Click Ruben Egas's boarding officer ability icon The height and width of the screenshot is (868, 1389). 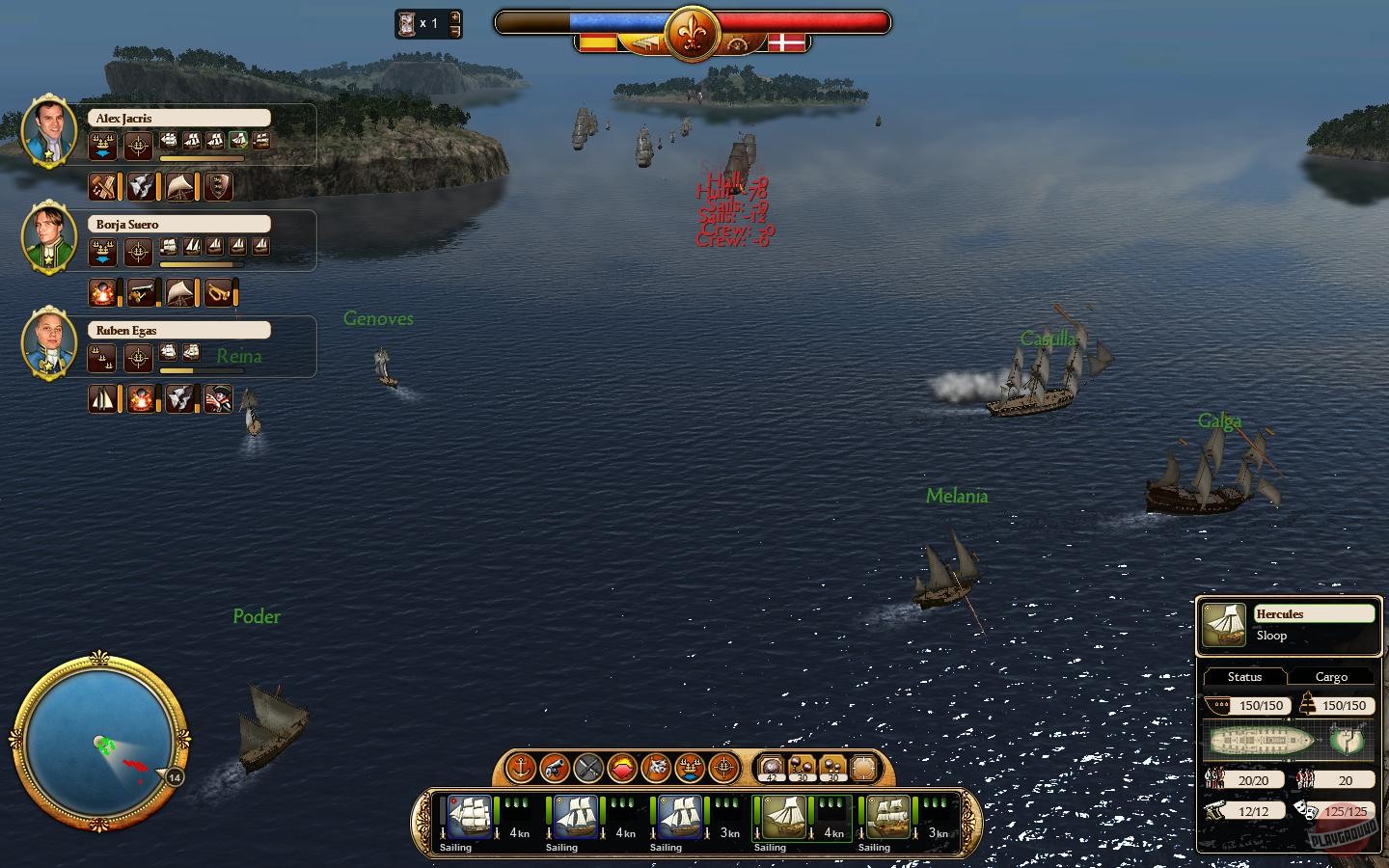220,399
